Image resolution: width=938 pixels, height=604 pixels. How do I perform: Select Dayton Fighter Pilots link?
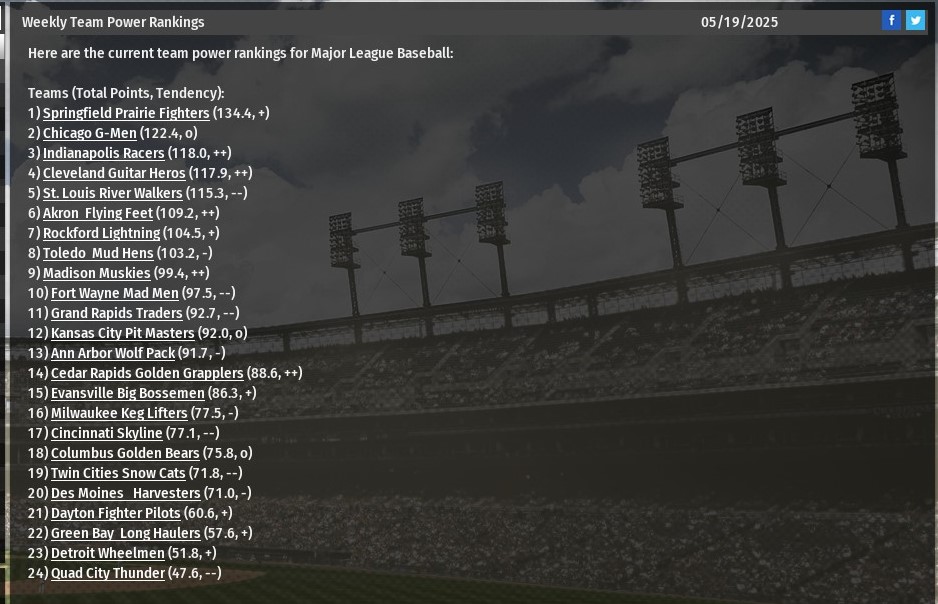115,513
